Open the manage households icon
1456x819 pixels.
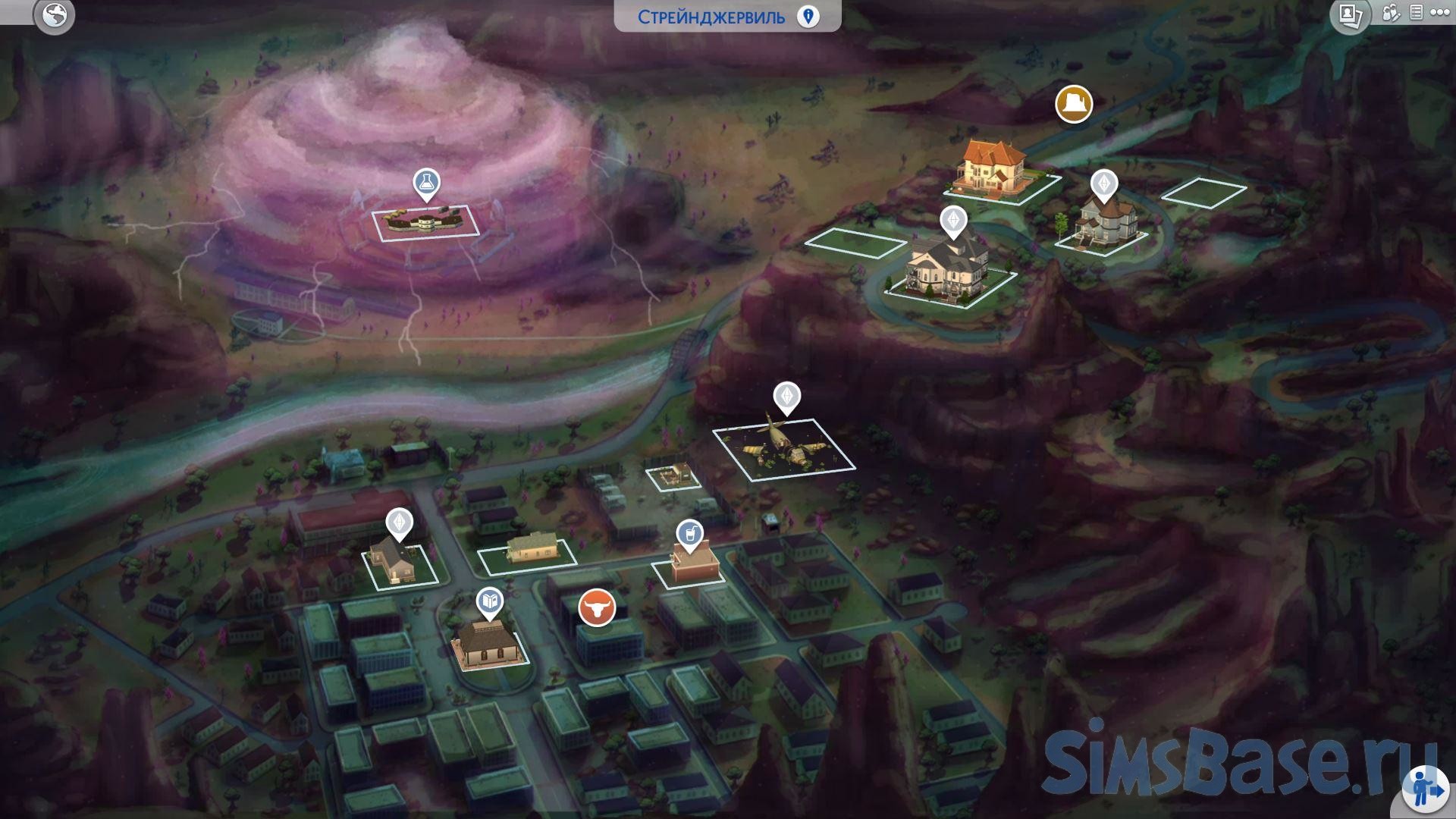pos(1391,13)
